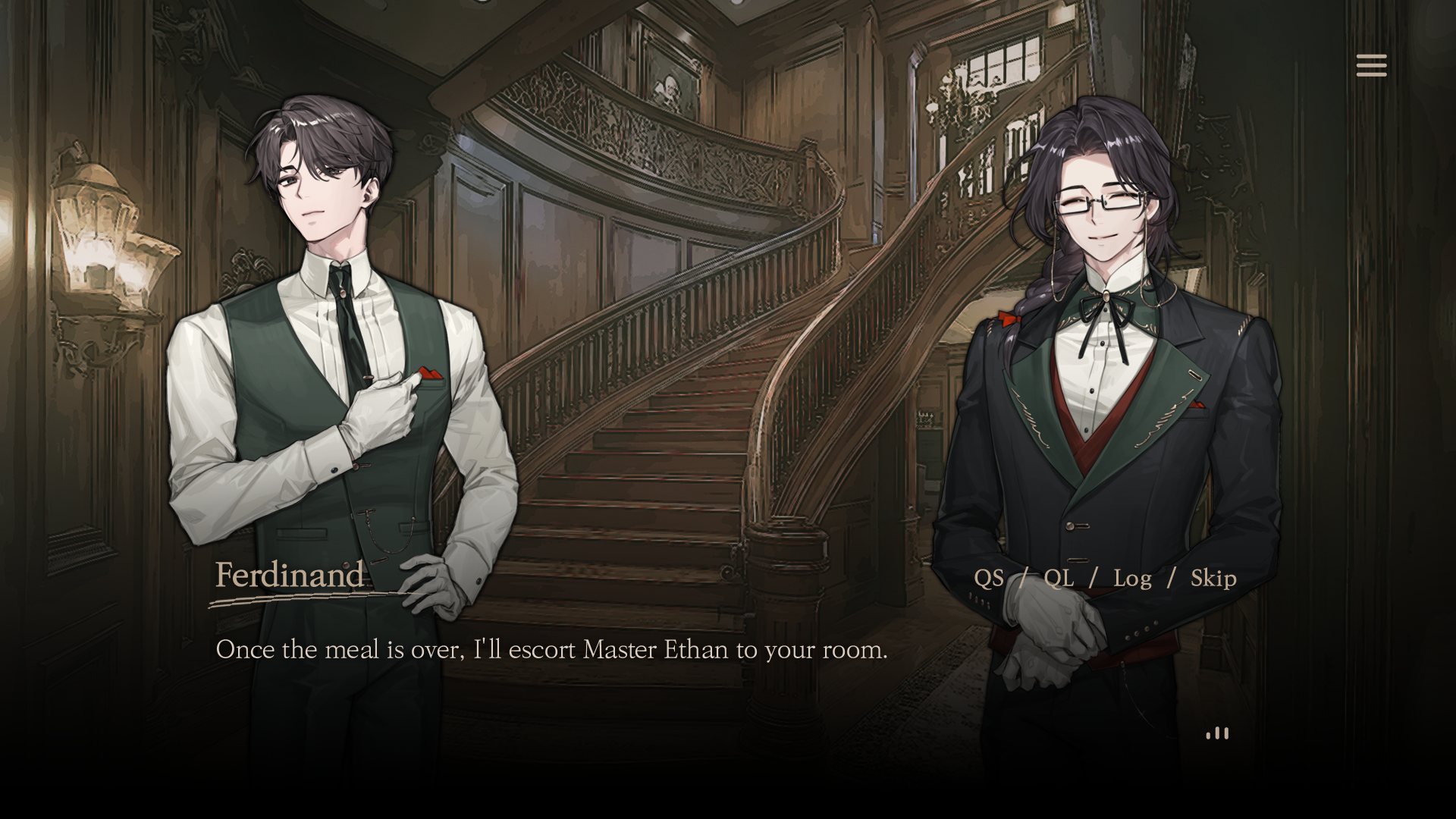Quick load using the QL button

(x=1059, y=579)
